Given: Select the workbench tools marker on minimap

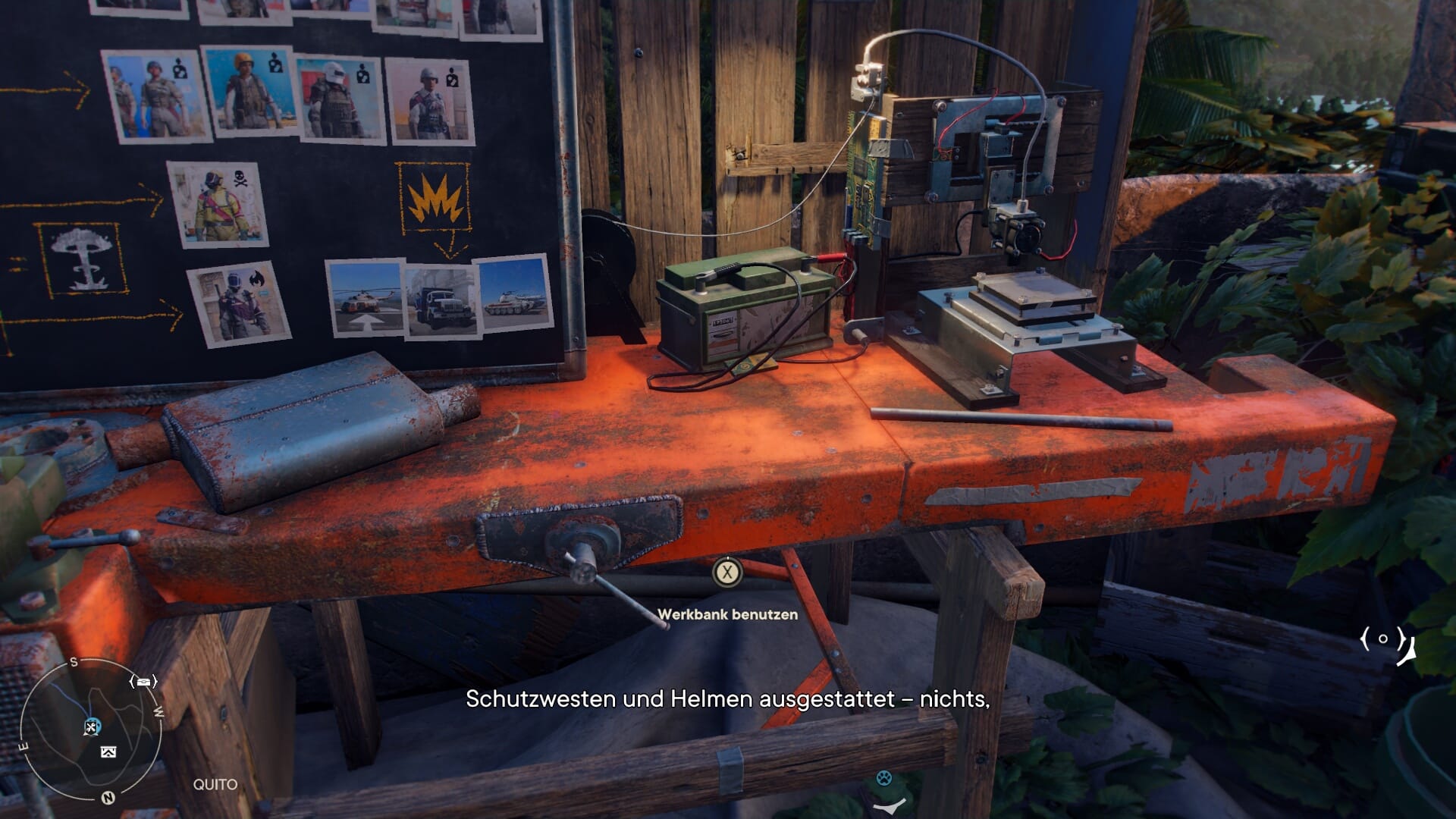Looking at the screenshot, I should 92,727.
